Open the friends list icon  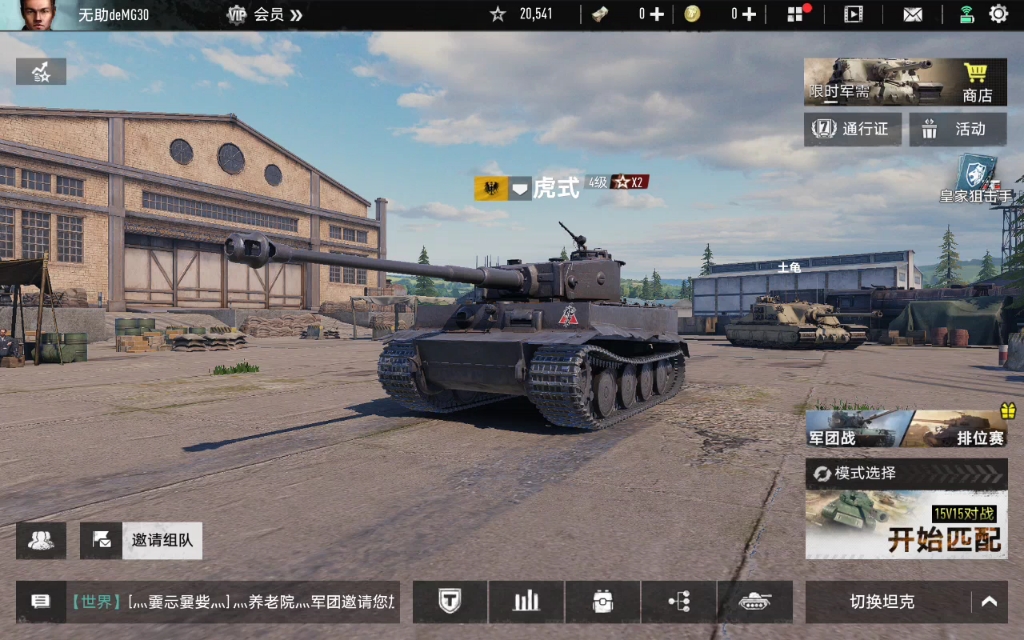pos(41,541)
